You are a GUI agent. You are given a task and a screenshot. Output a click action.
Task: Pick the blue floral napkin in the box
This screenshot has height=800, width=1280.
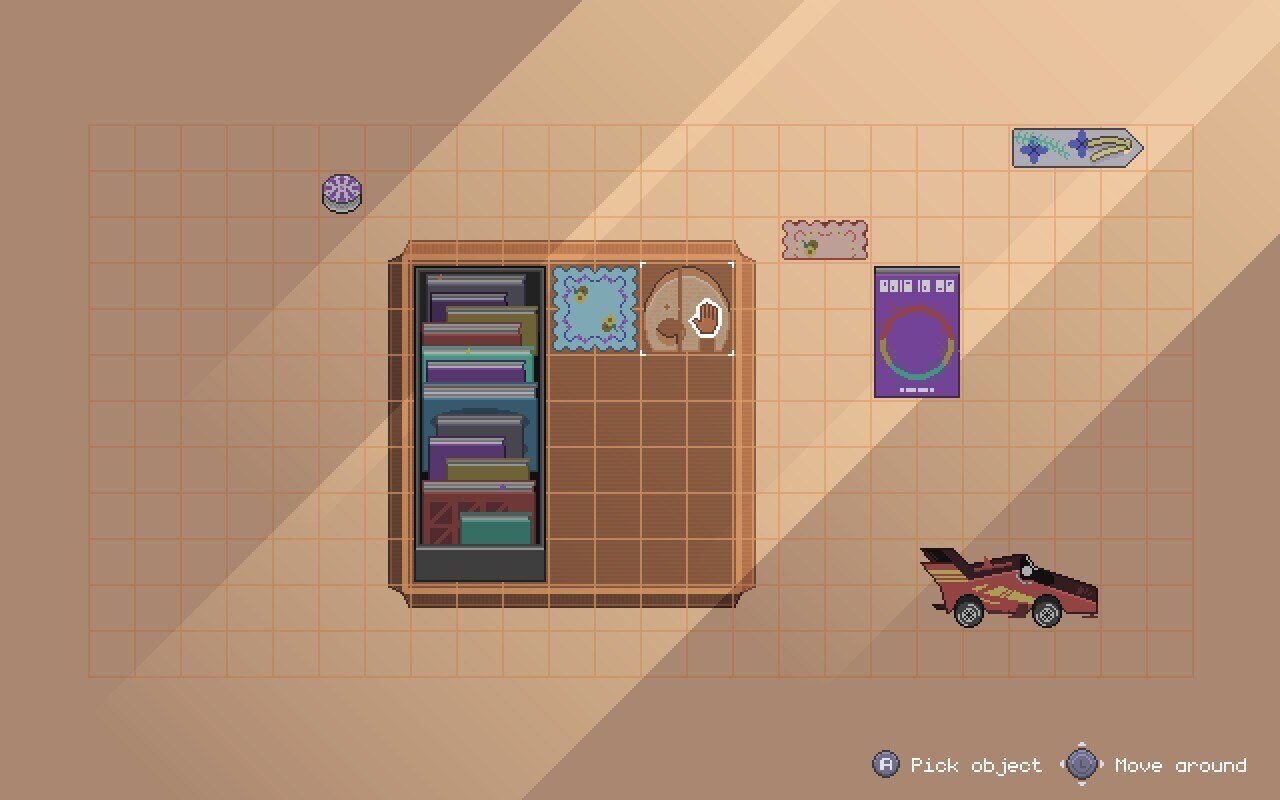click(x=595, y=308)
